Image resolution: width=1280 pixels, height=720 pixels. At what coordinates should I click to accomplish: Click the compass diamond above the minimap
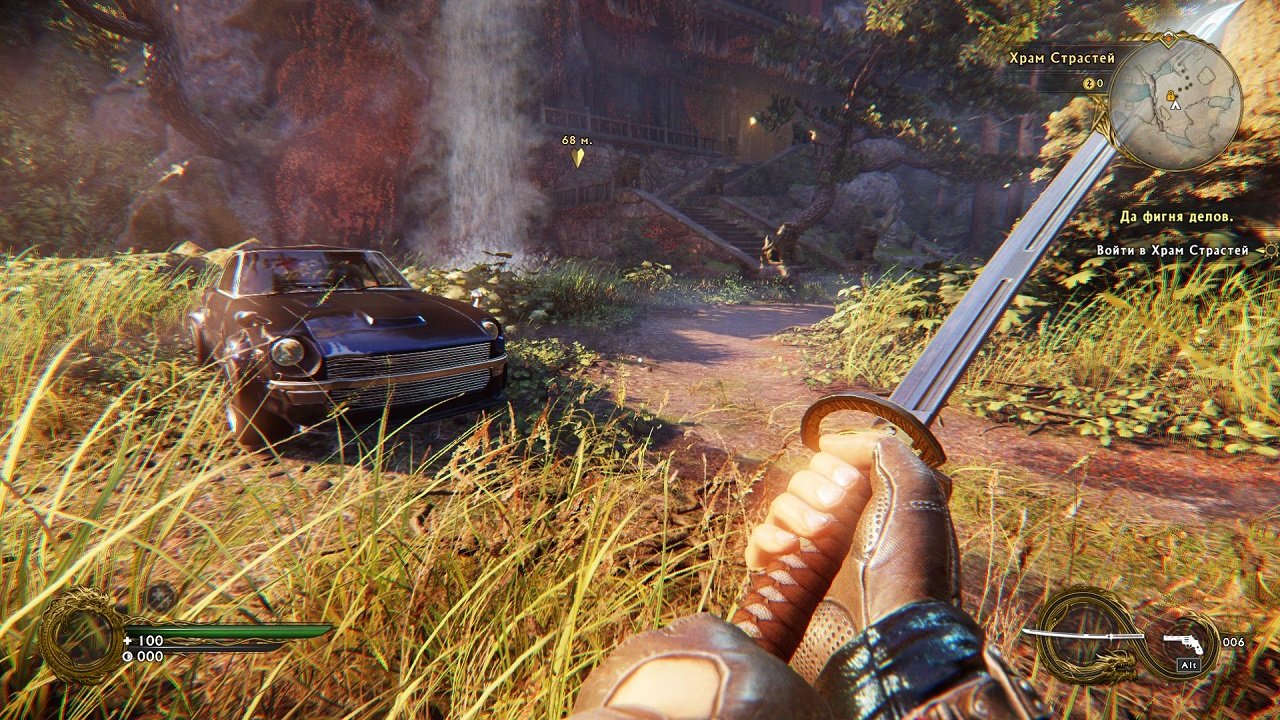click(x=1168, y=38)
